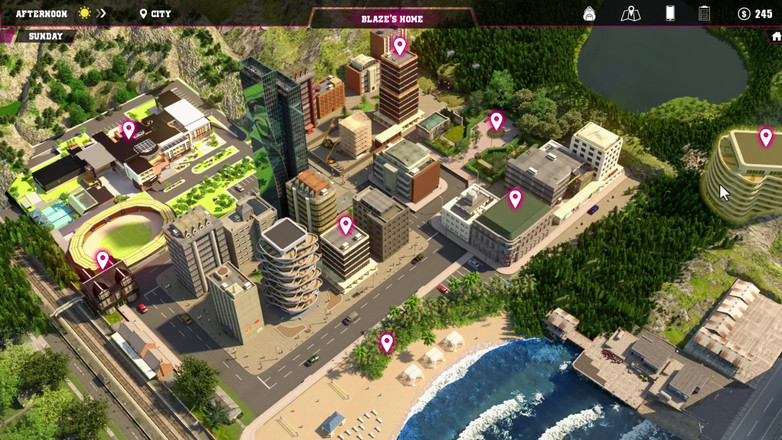Screen dimensions: 782x440
Task: Open the clipboard task list icon
Action: [x=704, y=13]
